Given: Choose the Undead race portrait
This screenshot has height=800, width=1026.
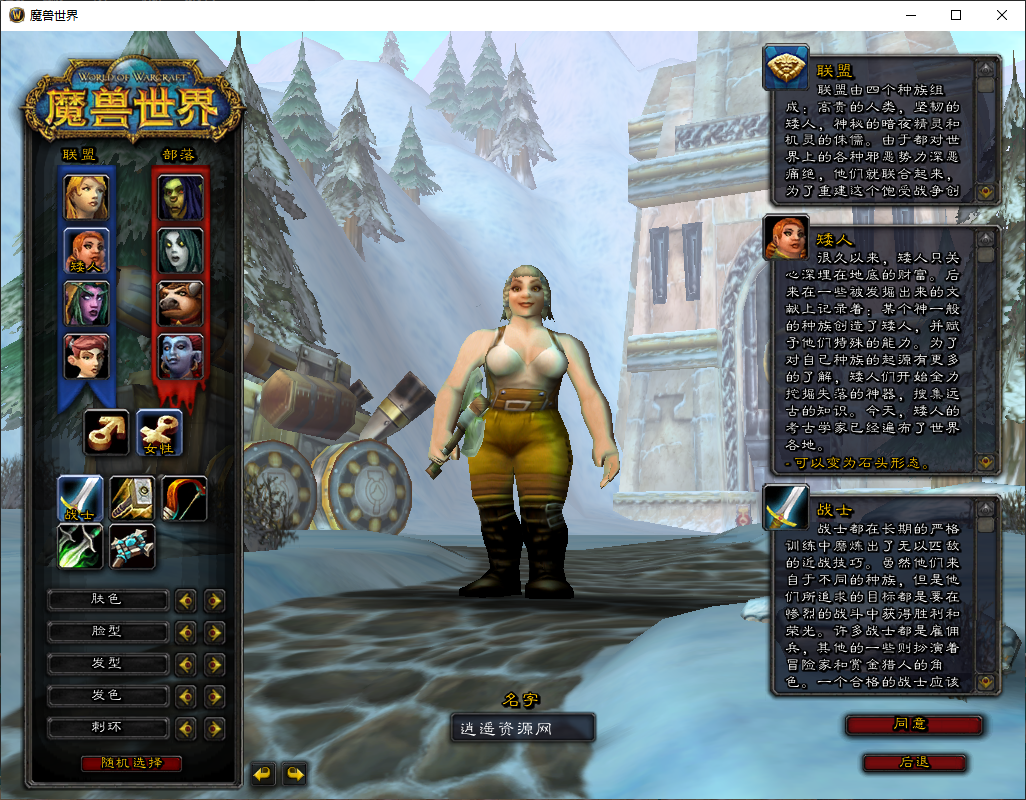Looking at the screenshot, I should 180,250.
